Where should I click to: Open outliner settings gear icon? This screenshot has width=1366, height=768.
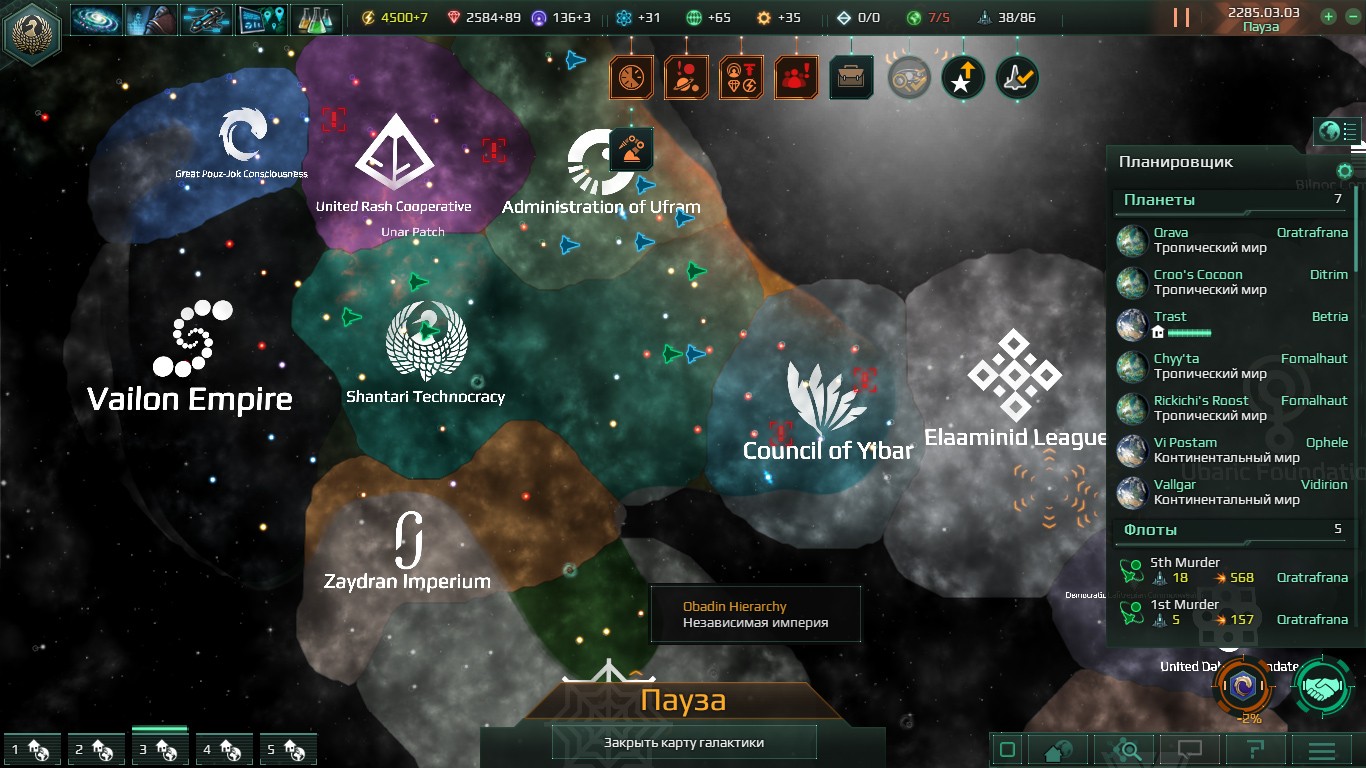pyautogui.click(x=1345, y=171)
